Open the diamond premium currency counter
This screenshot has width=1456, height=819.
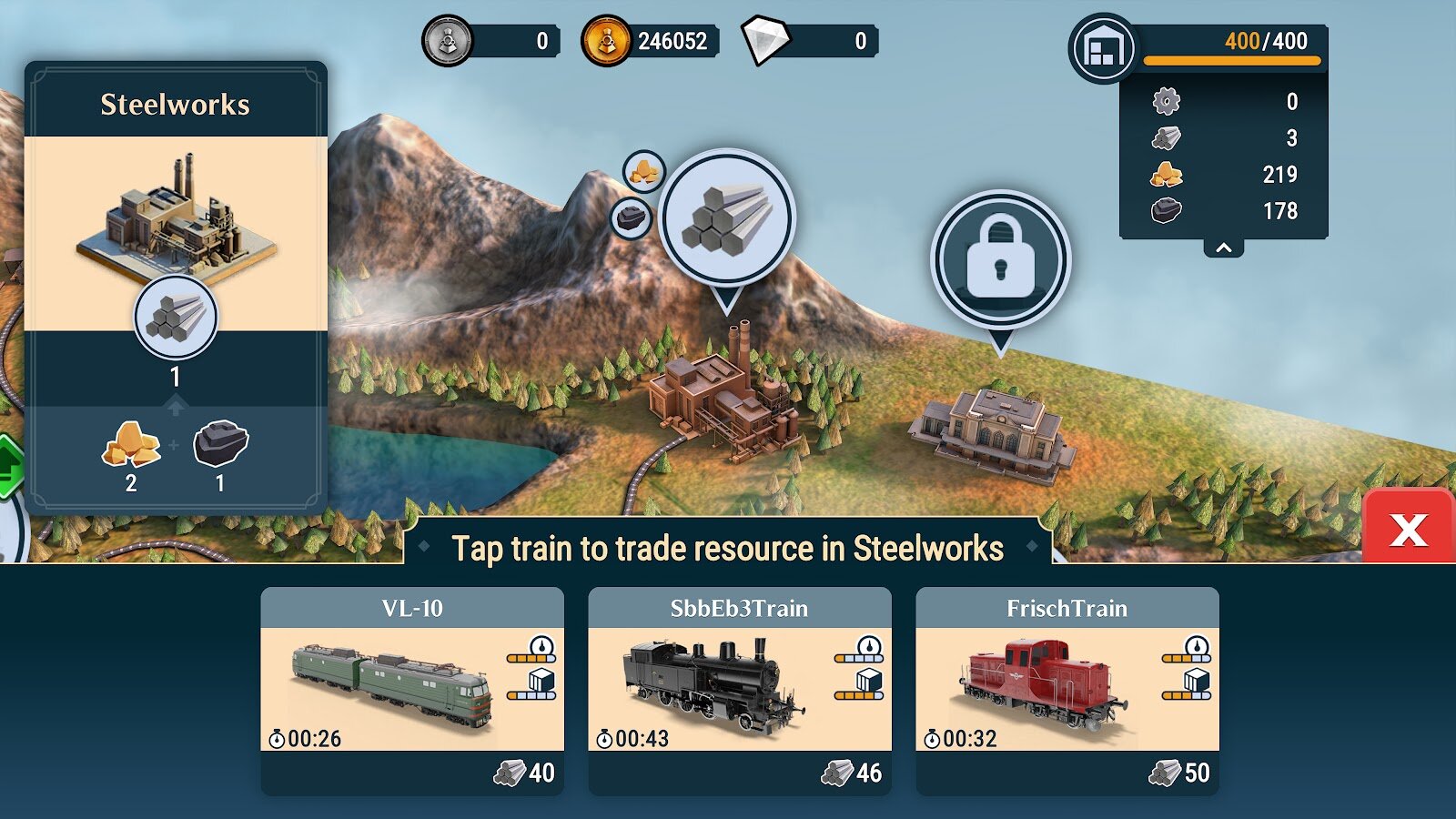coord(808,41)
